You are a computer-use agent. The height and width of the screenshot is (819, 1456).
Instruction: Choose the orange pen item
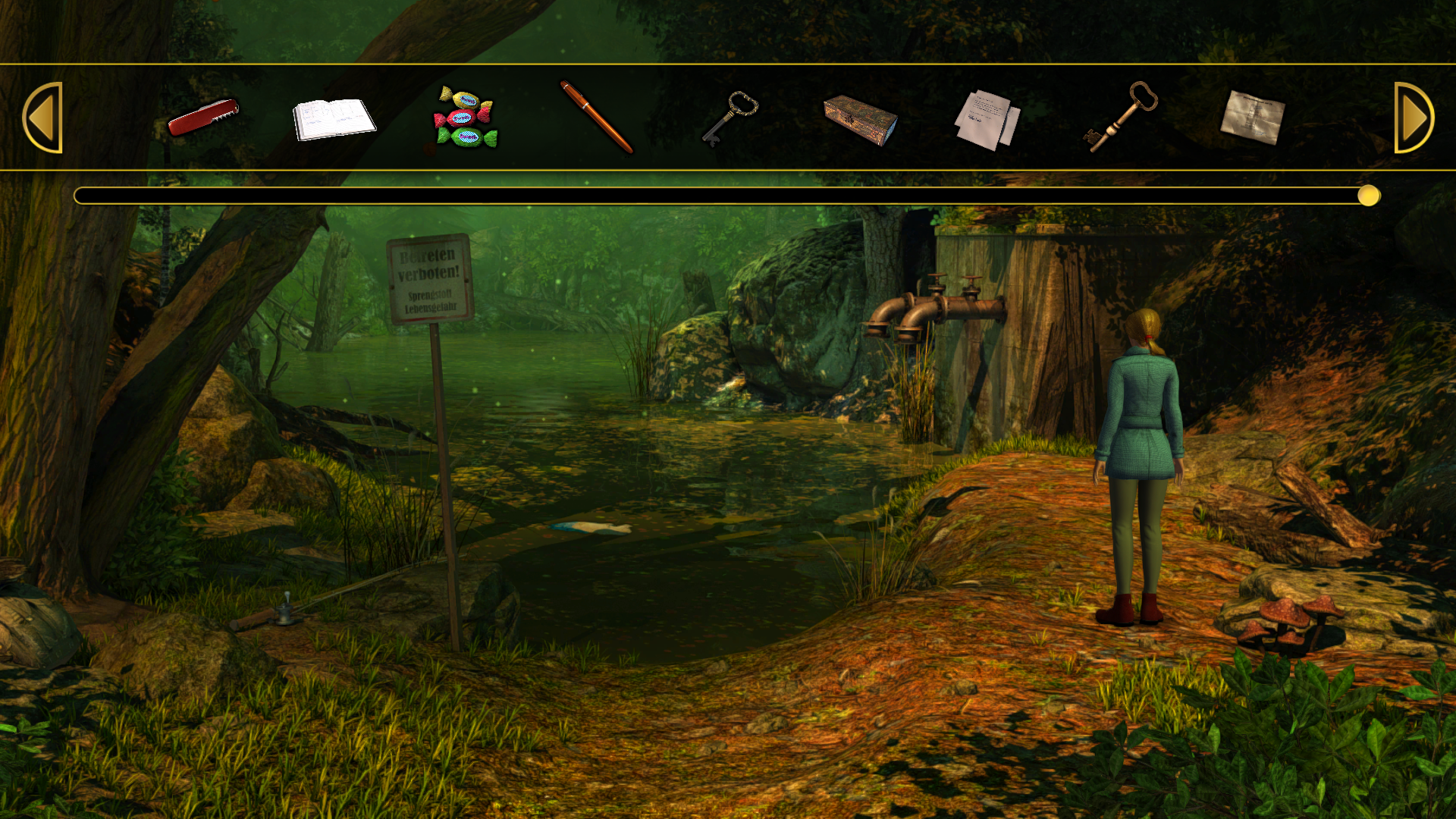[x=596, y=118]
